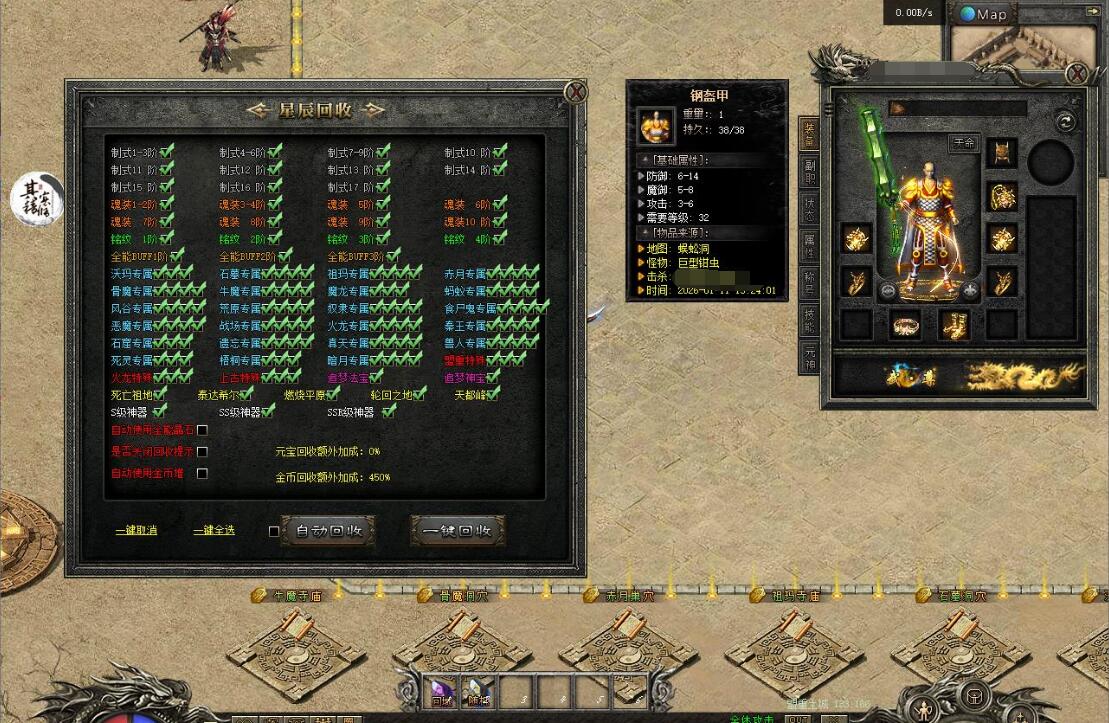1109x723 pixels.
Task: Switch to the 属性 tab
Action: pos(810,244)
